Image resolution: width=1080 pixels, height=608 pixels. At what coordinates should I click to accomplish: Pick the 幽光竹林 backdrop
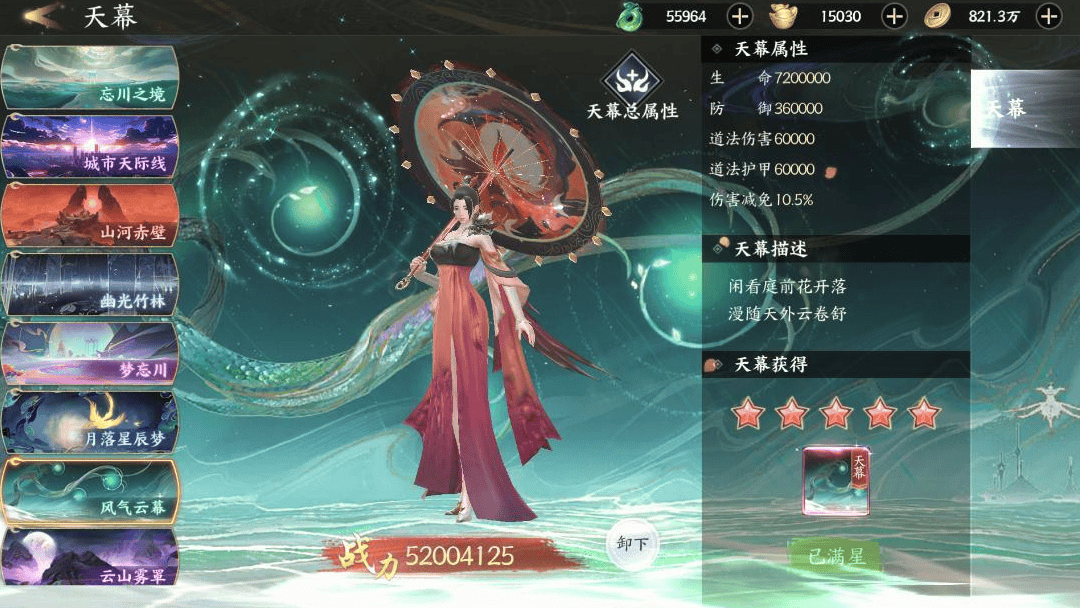click(x=90, y=284)
